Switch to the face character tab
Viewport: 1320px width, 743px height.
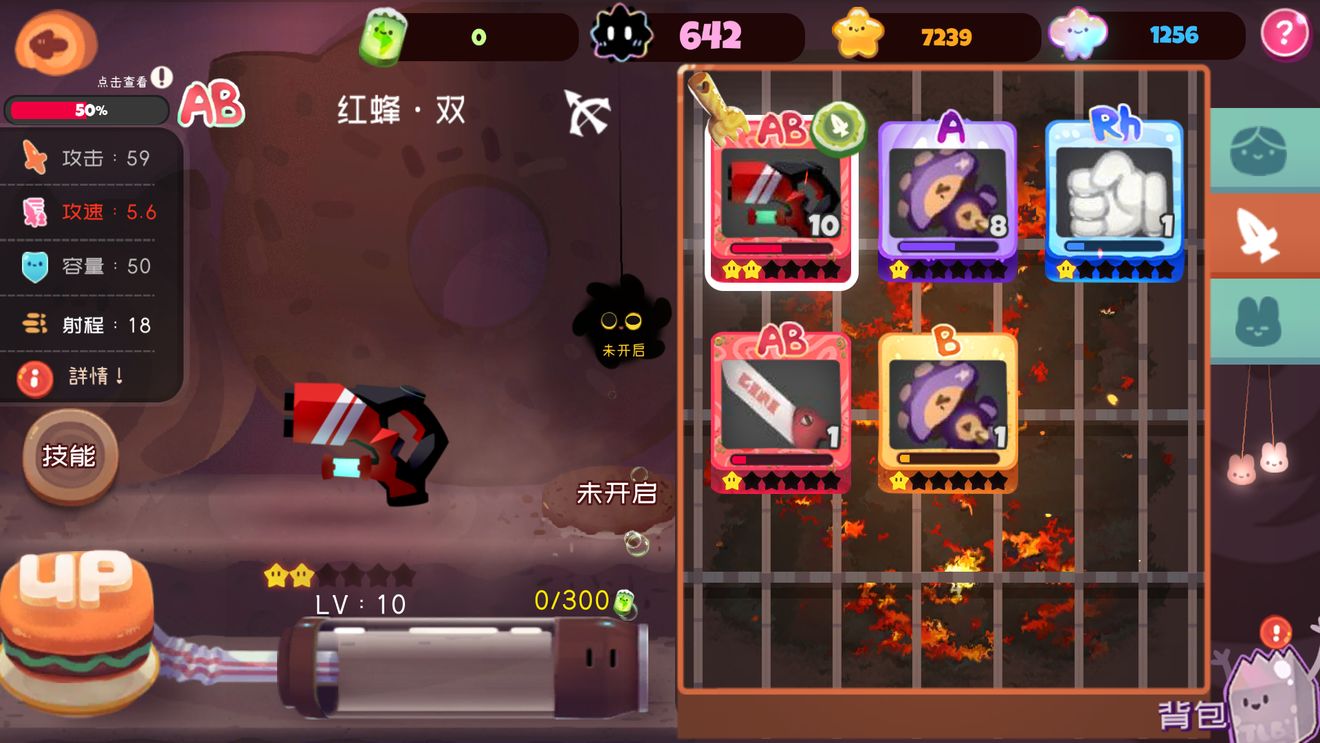click(x=1264, y=150)
